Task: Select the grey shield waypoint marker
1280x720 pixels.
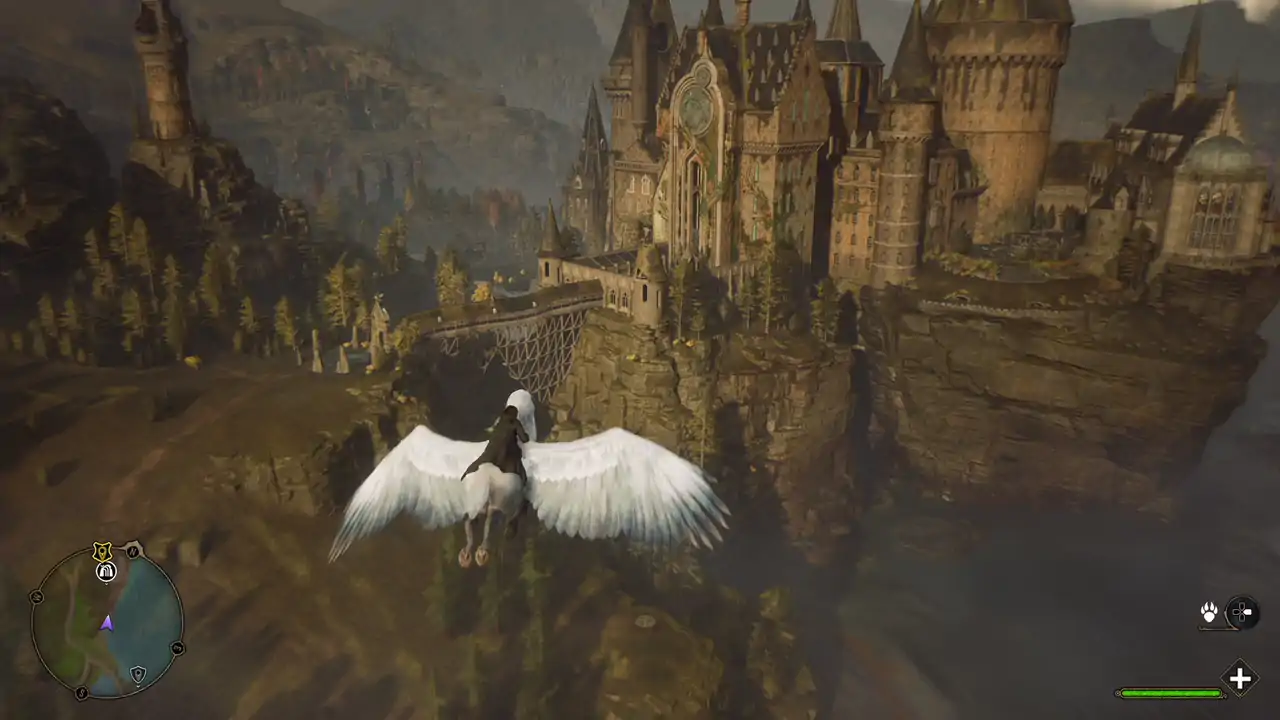Action: tap(138, 673)
